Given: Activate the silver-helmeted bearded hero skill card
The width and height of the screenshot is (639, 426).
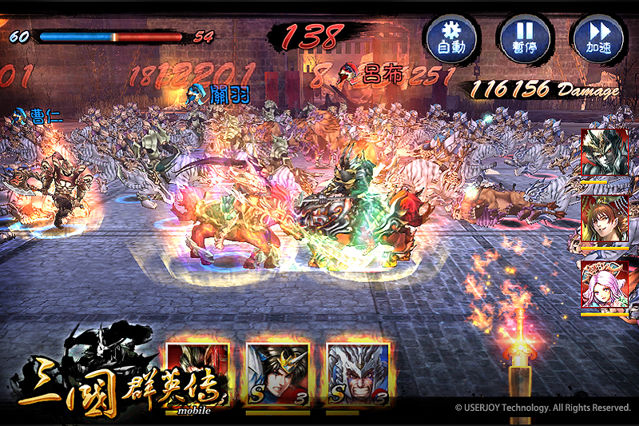Looking at the screenshot, I should click(x=357, y=376).
